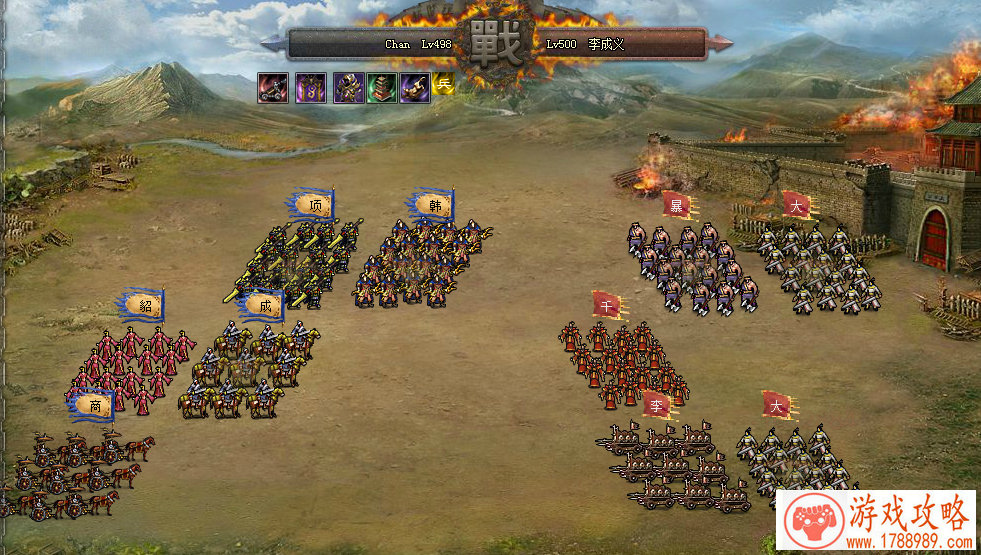Screen dimensions: 981x555
Task: Select the siege catapult buff icon
Action: (x=272, y=88)
